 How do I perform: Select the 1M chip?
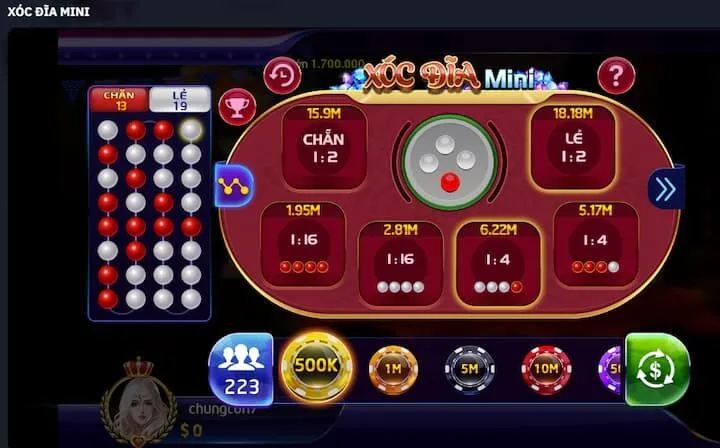(393, 370)
